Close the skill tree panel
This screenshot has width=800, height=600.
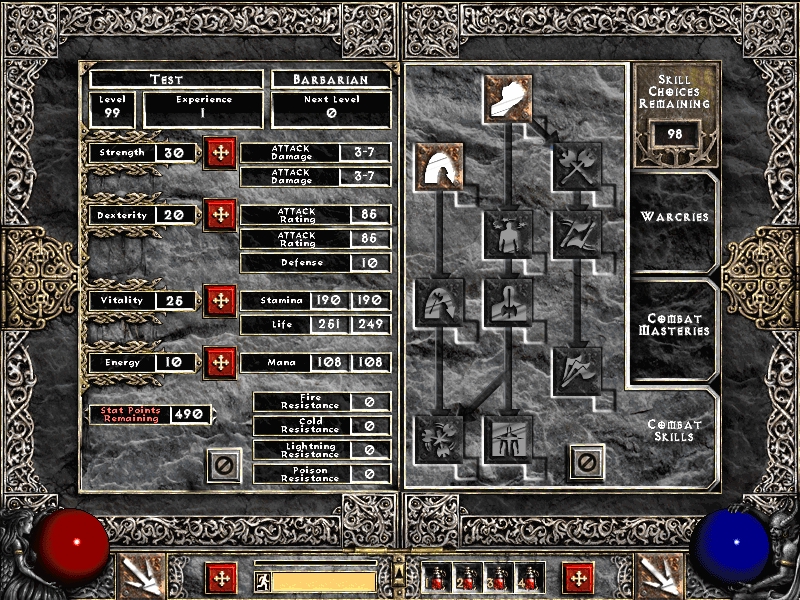tap(587, 462)
